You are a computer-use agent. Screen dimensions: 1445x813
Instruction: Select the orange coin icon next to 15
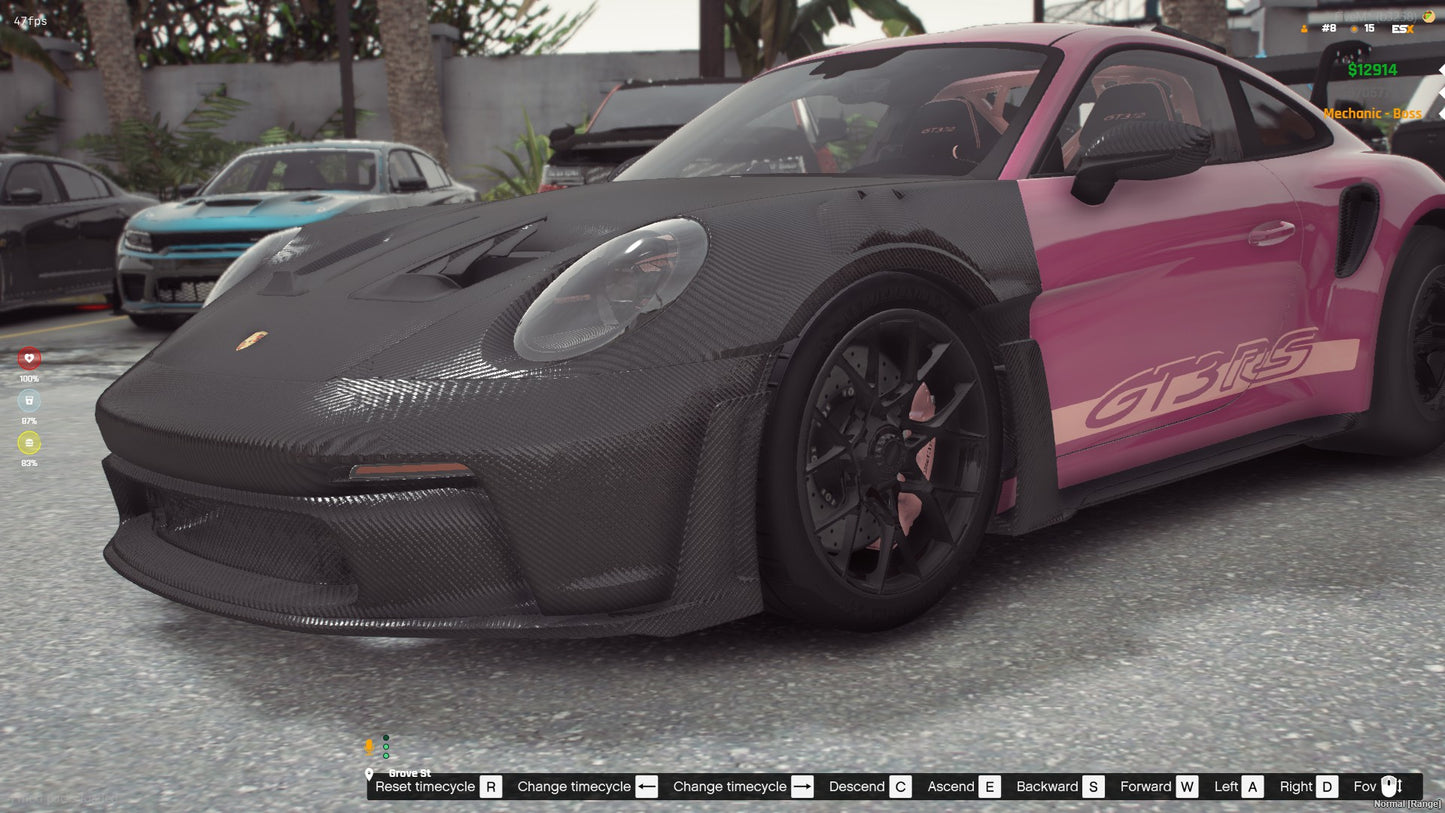(x=1354, y=29)
